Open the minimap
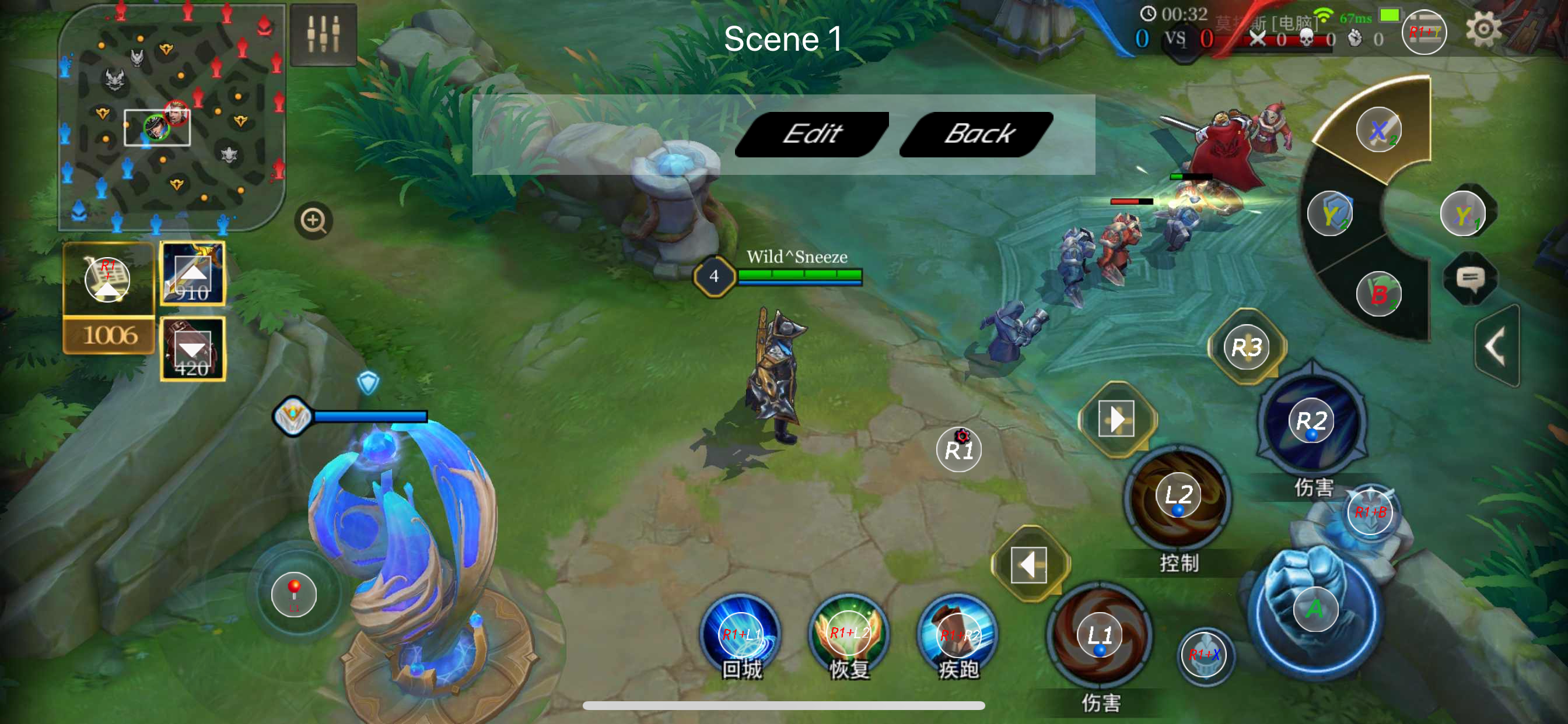 [171, 117]
